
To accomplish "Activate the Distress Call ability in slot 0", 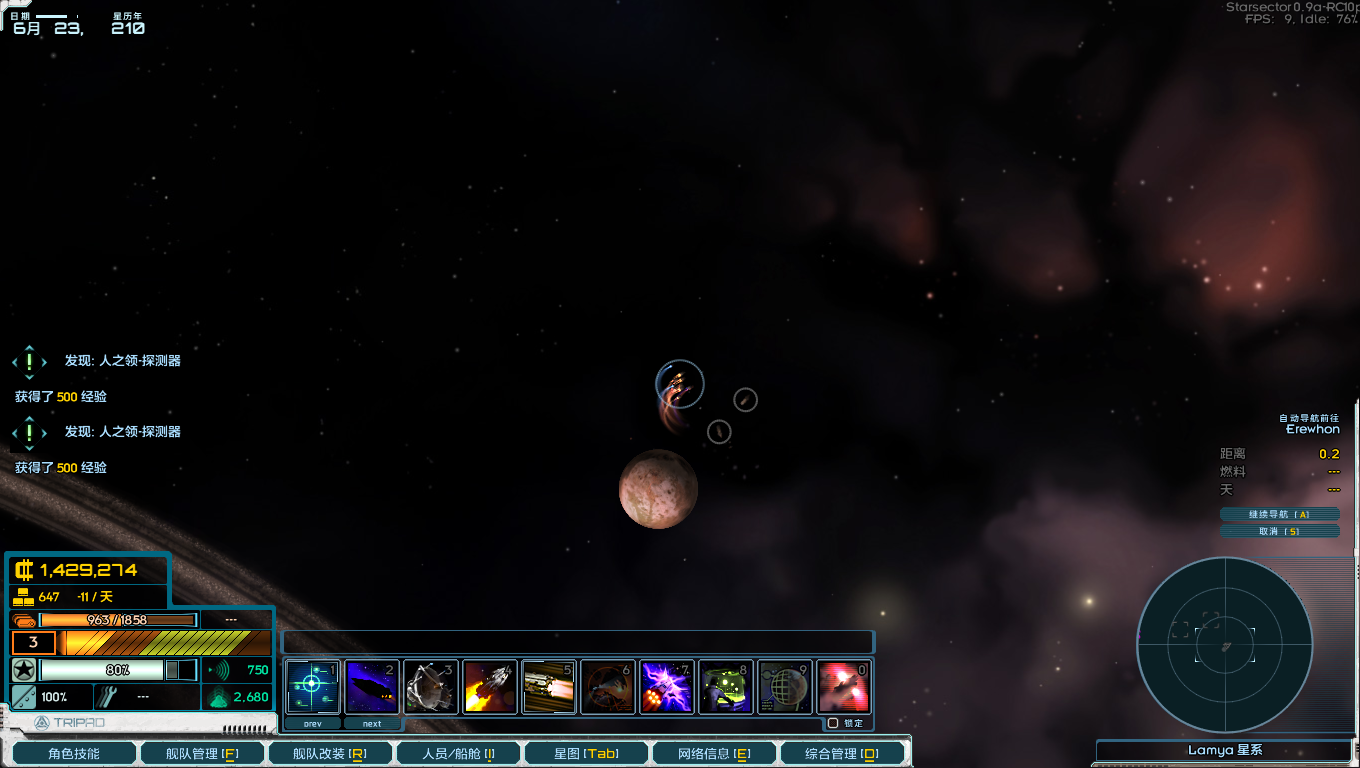I will 844,686.
